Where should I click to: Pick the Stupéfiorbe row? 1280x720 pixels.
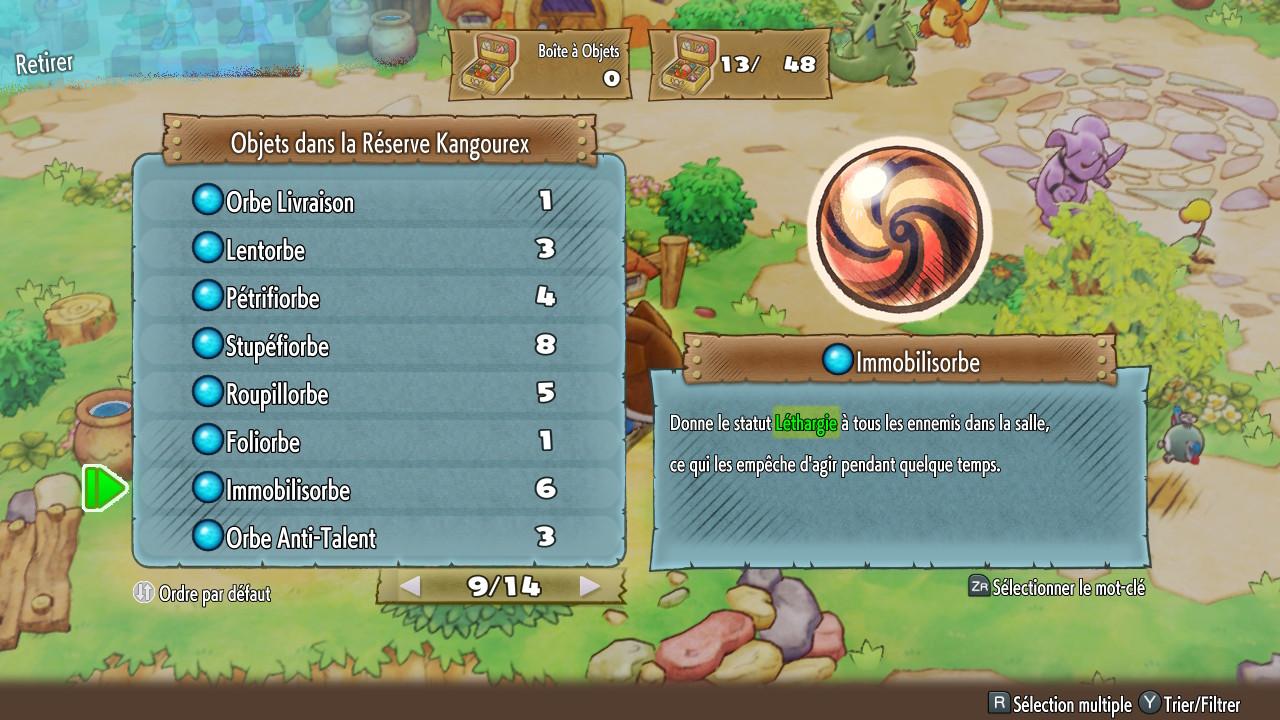click(x=378, y=346)
